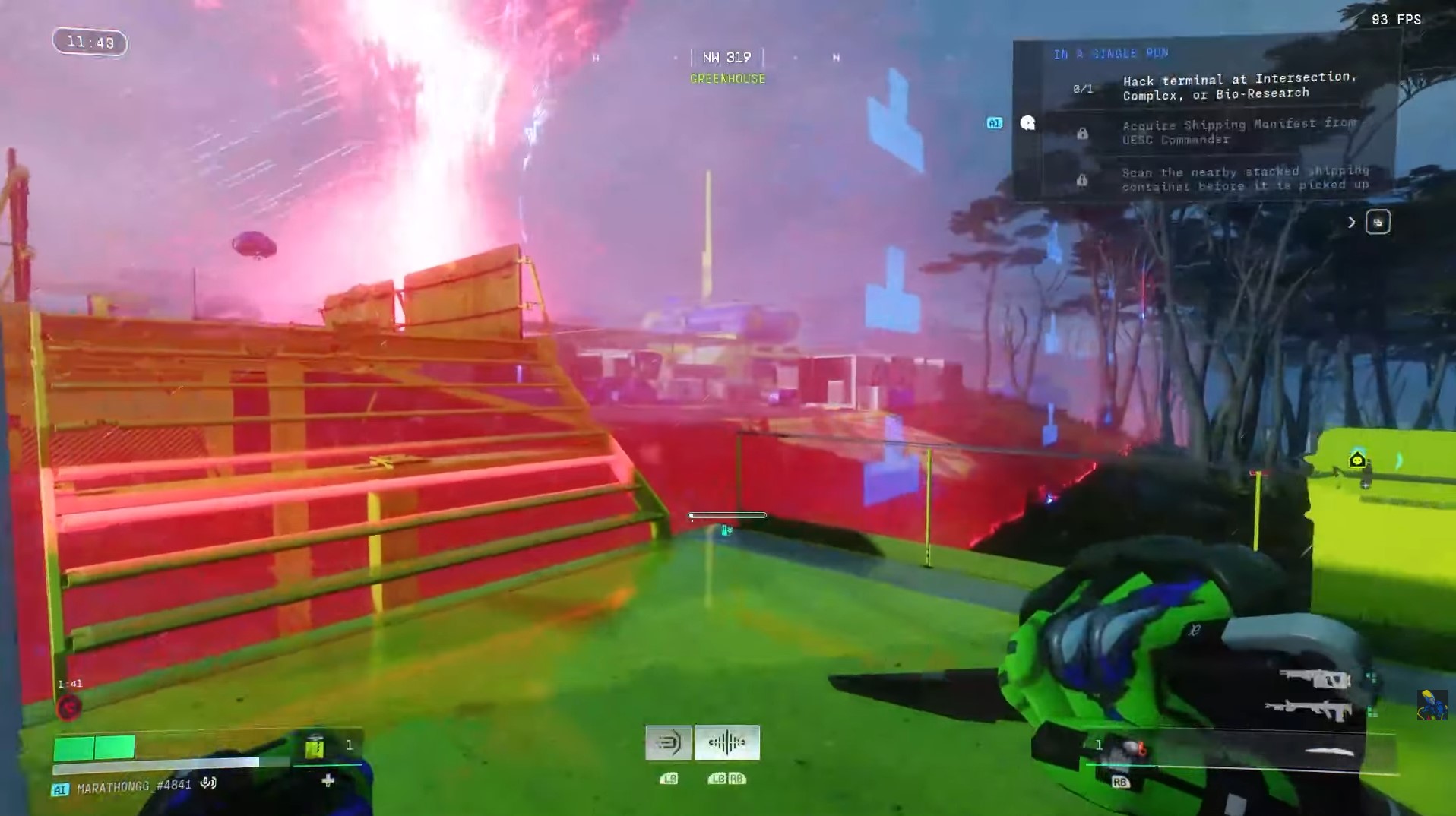This screenshot has width=1456, height=816.
Task: Click the yellow battery item icon
Action: [315, 748]
